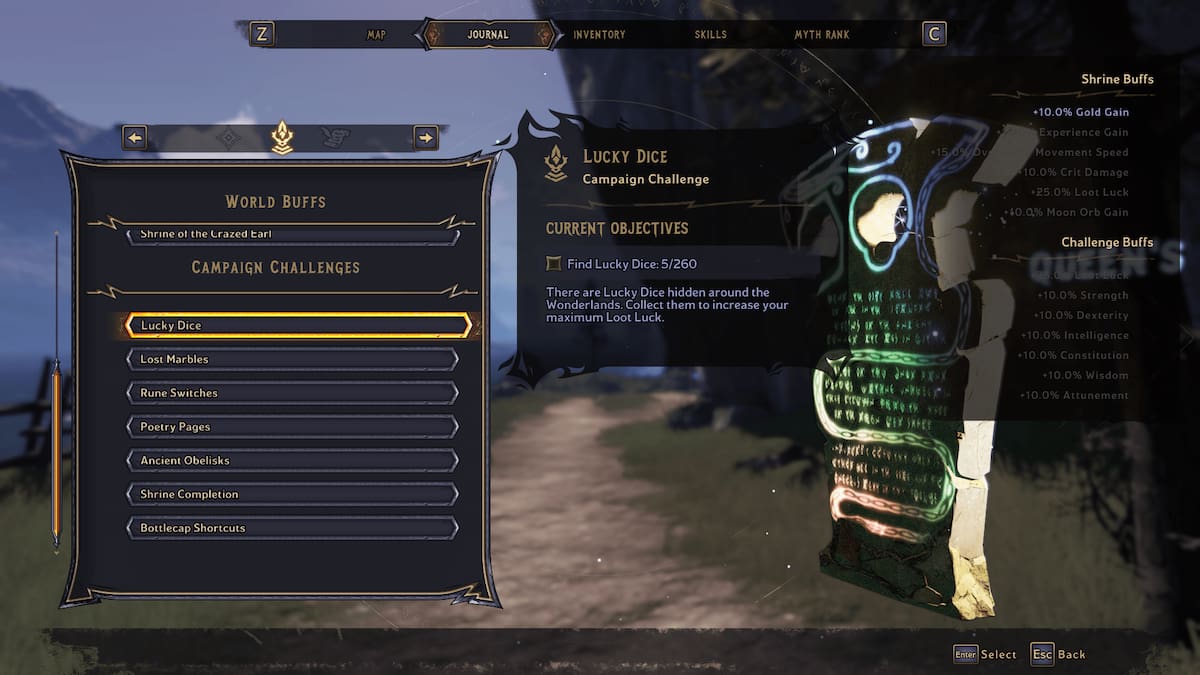Image resolution: width=1200 pixels, height=675 pixels.
Task: Open the Rune Switches challenge
Action: coord(292,394)
